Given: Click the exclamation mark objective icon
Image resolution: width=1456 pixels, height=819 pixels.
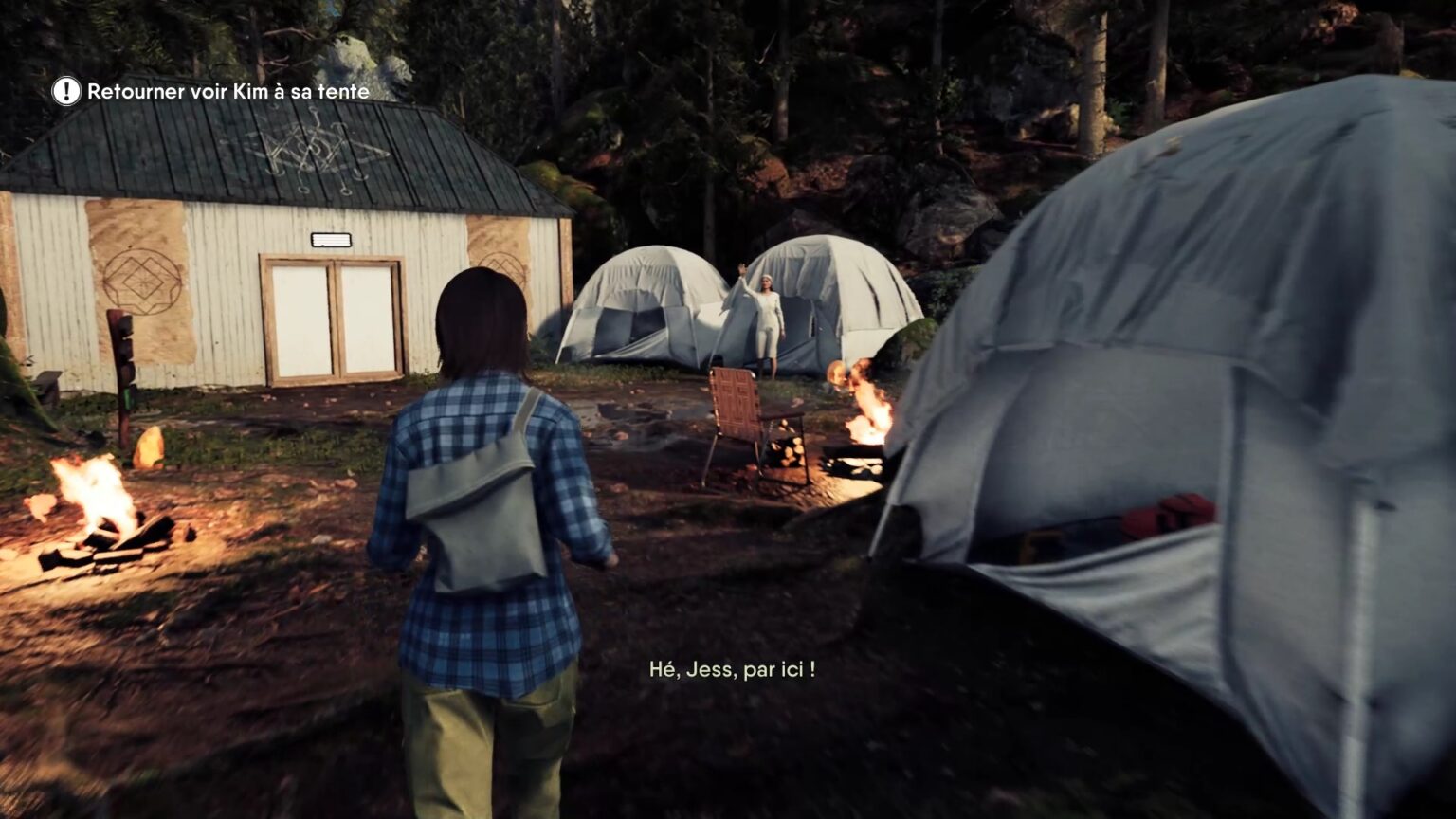Looking at the screenshot, I should [x=66, y=91].
